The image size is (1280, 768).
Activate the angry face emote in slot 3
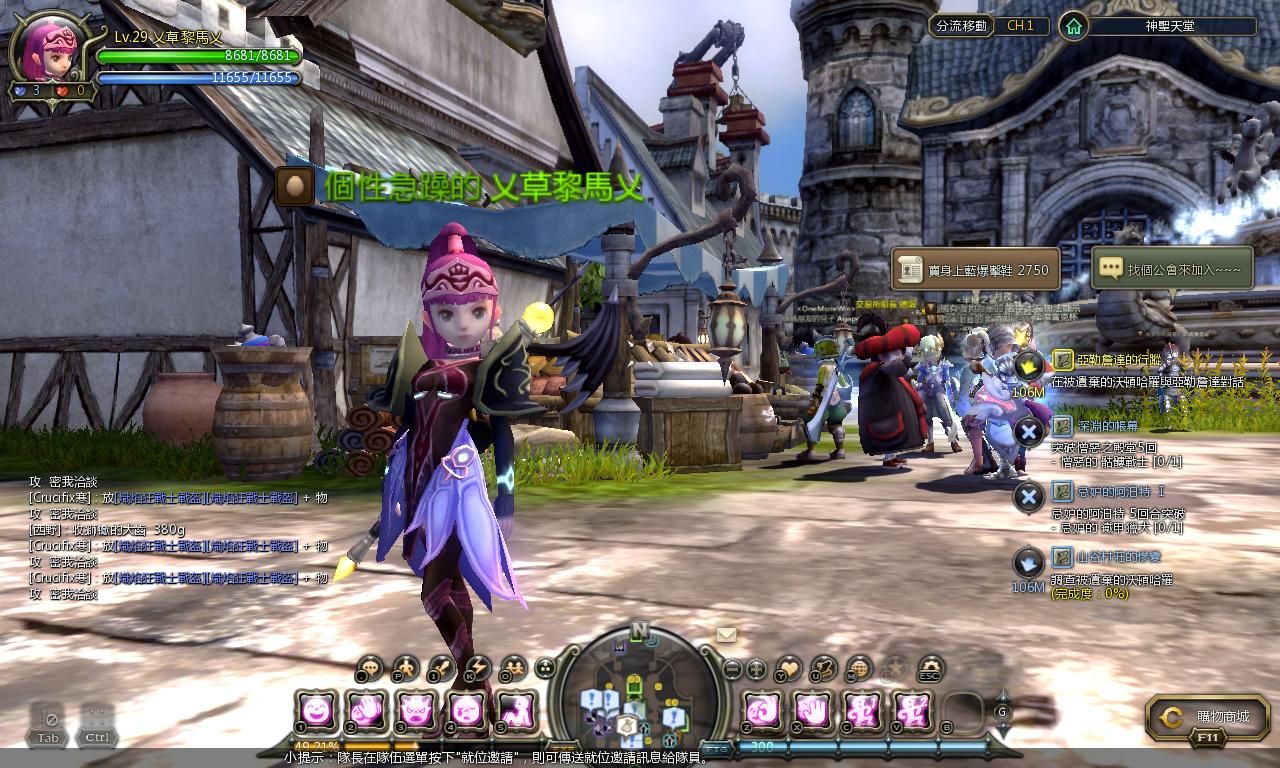[415, 710]
